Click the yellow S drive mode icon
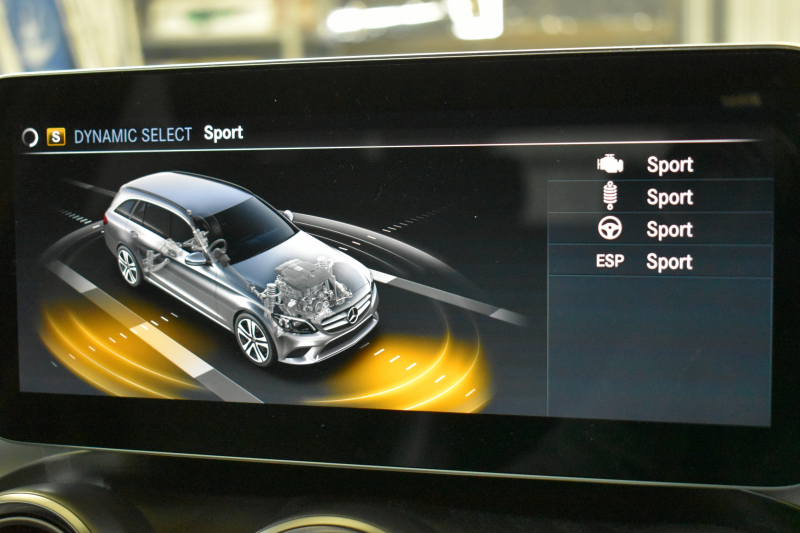The height and width of the screenshot is (533, 800). pos(56,137)
